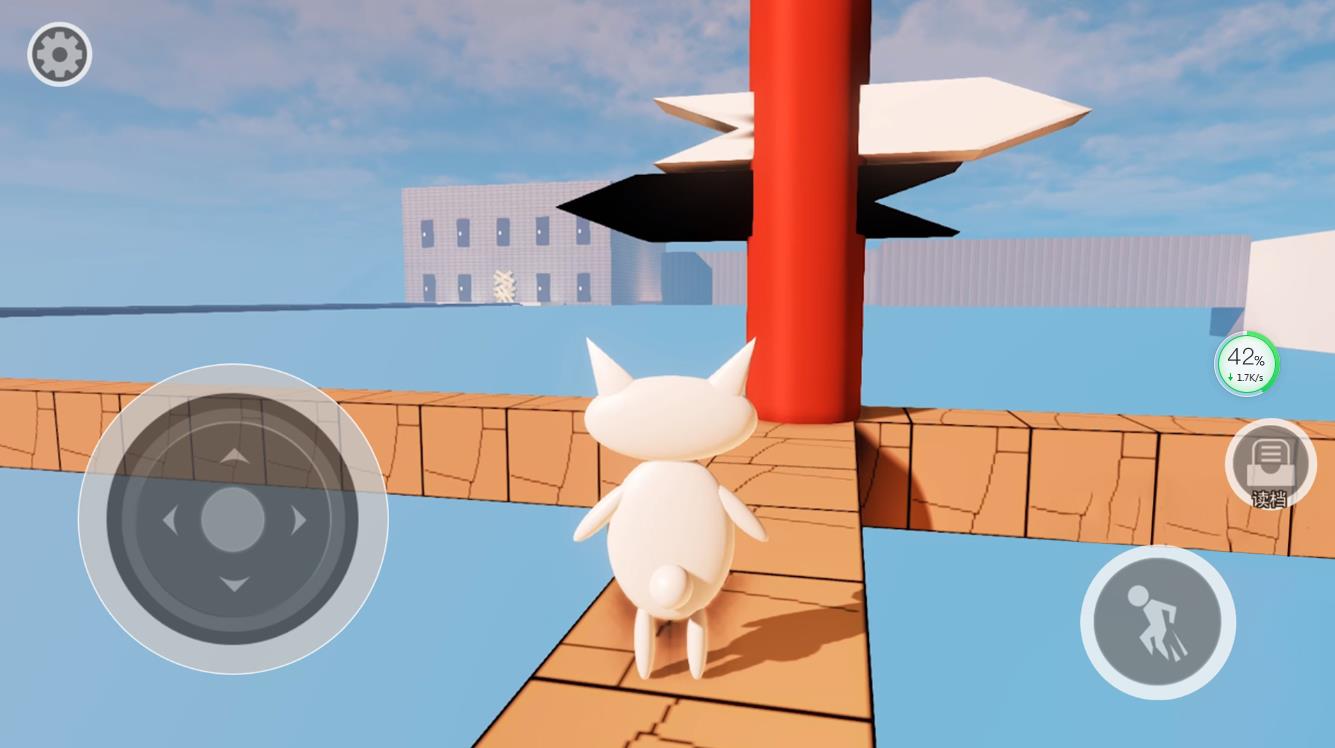Viewport: 1335px width, 748px height.
Task: Tap the left arrow on the joystick
Action: (170, 521)
